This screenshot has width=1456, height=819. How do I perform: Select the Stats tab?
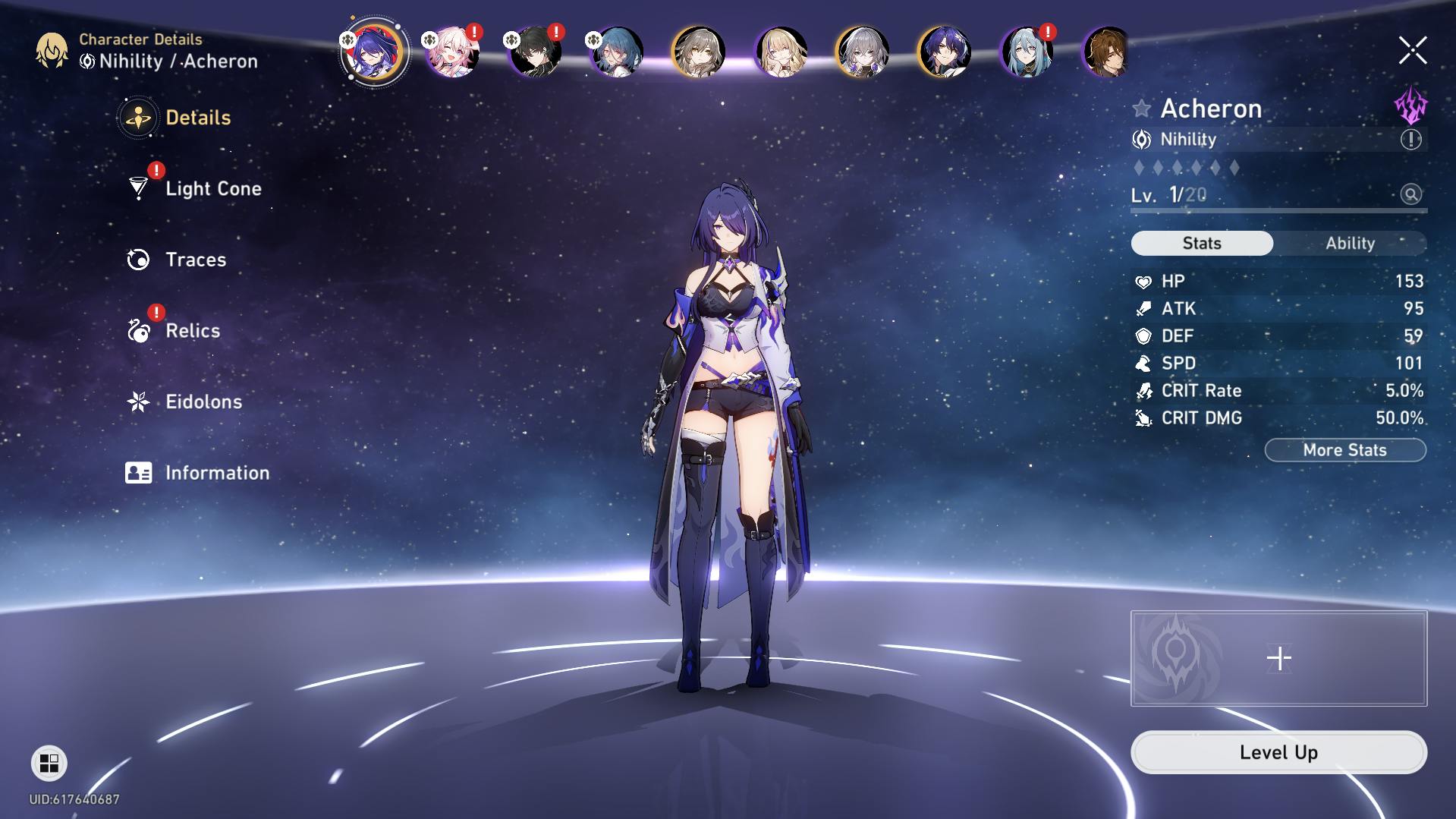tap(1202, 243)
